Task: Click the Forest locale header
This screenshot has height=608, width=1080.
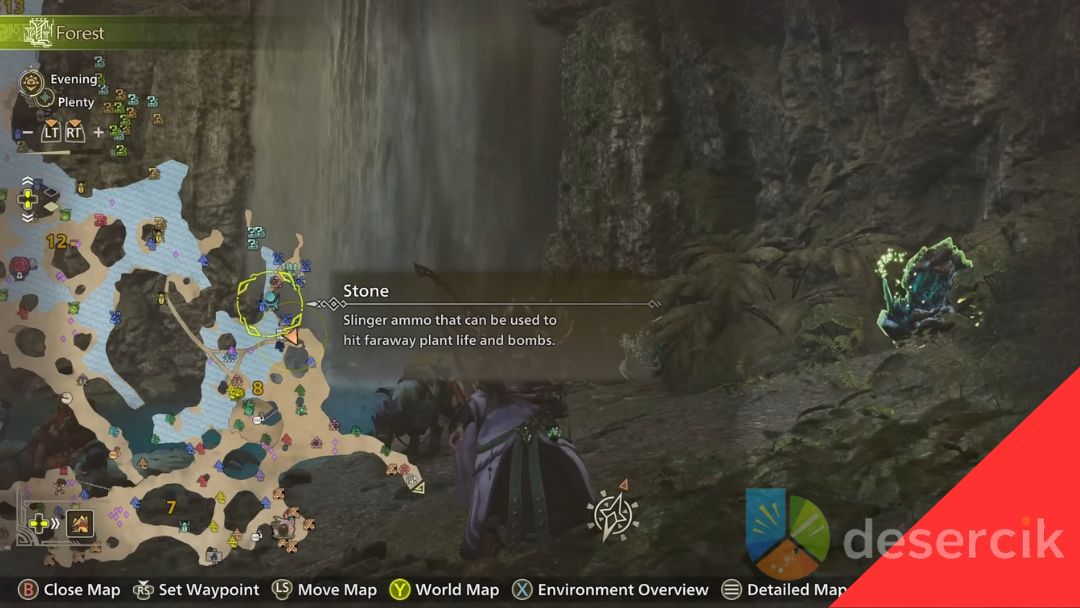Action: coord(79,33)
